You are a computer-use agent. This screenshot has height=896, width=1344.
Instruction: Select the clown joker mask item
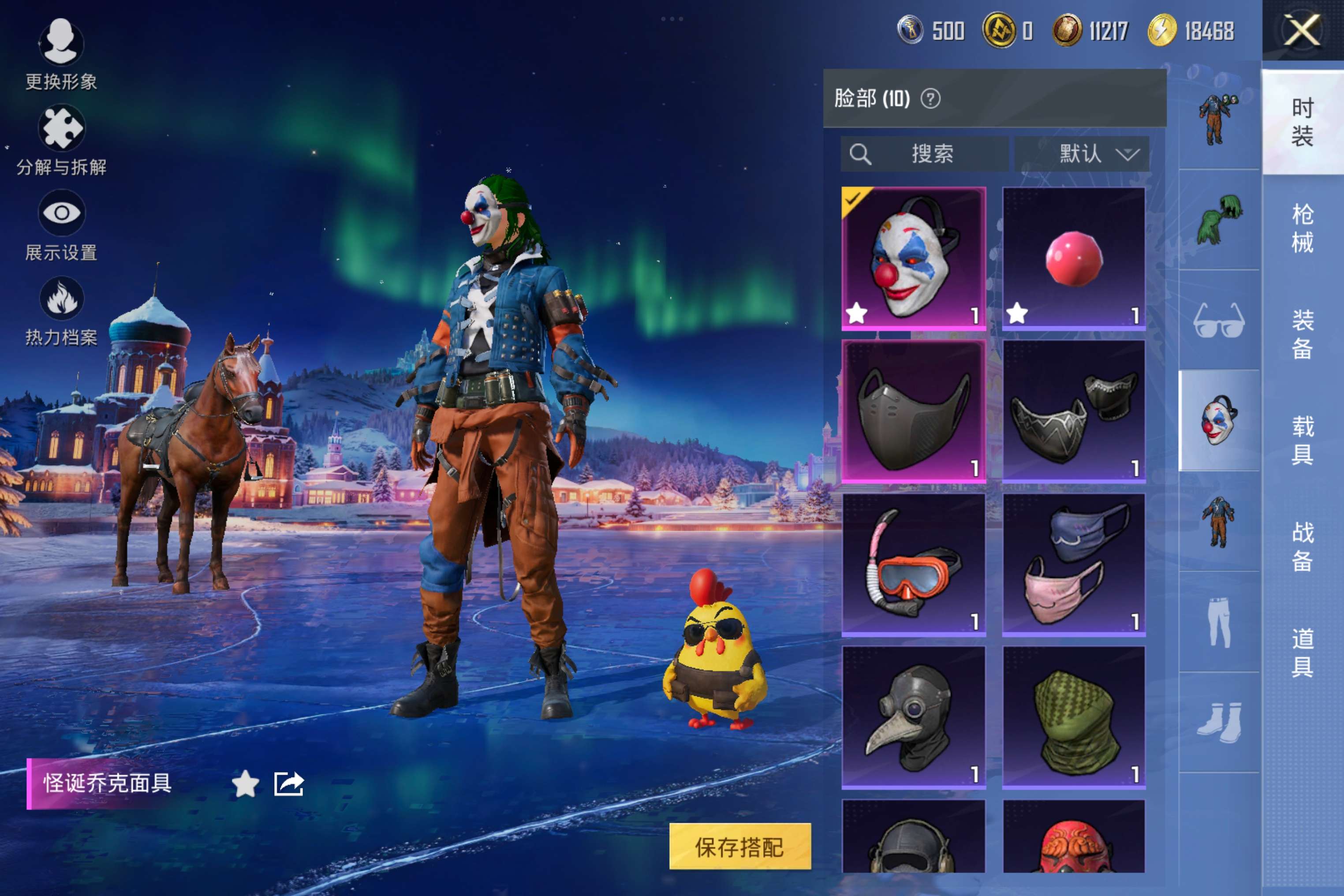click(x=913, y=258)
